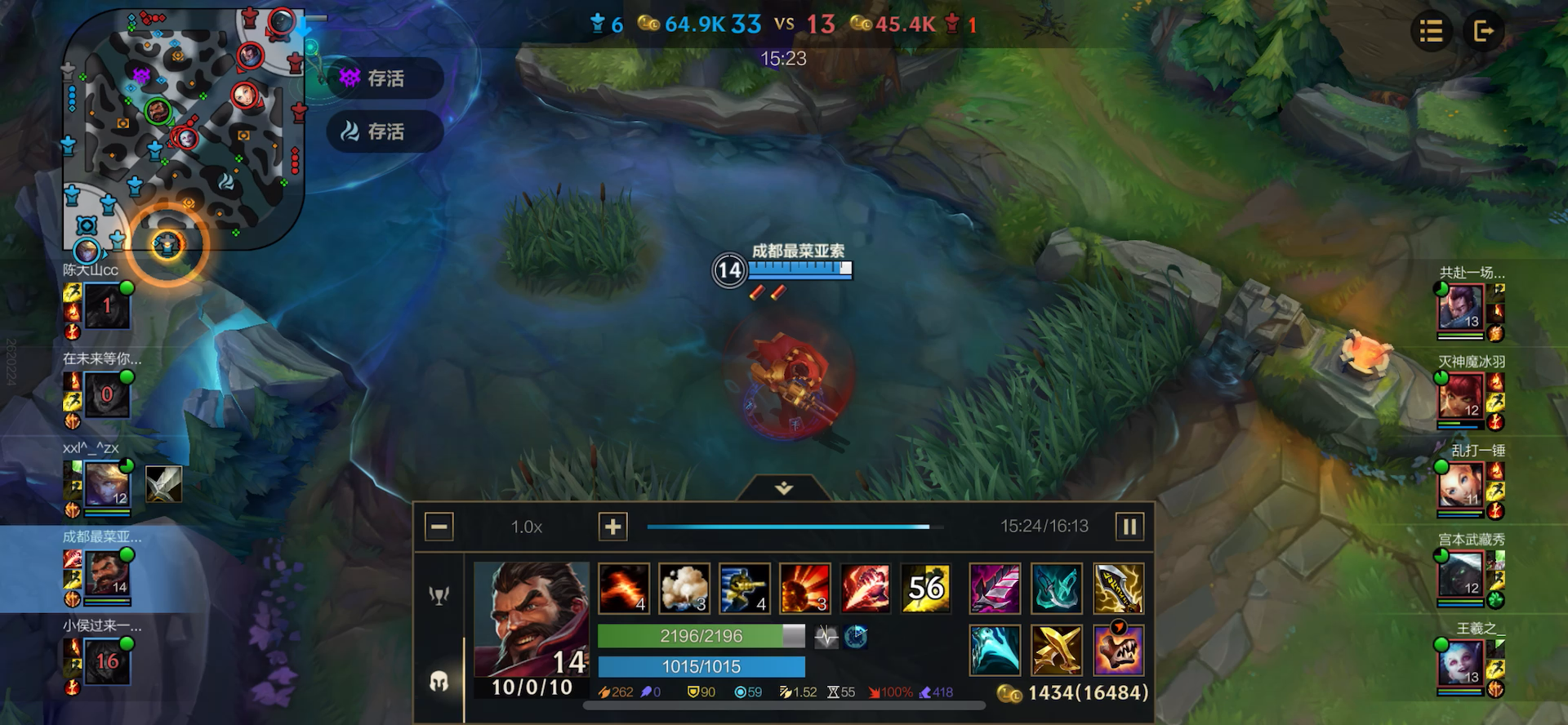This screenshot has height=725, width=1568.
Task: Select player 陈大山cc portrait
Action: pos(107,305)
